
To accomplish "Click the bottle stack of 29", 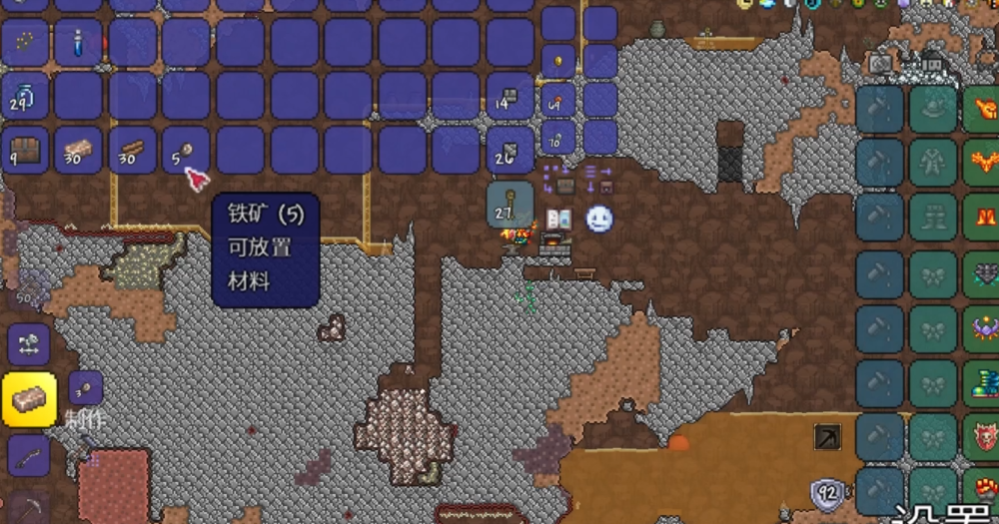I will [x=25, y=96].
